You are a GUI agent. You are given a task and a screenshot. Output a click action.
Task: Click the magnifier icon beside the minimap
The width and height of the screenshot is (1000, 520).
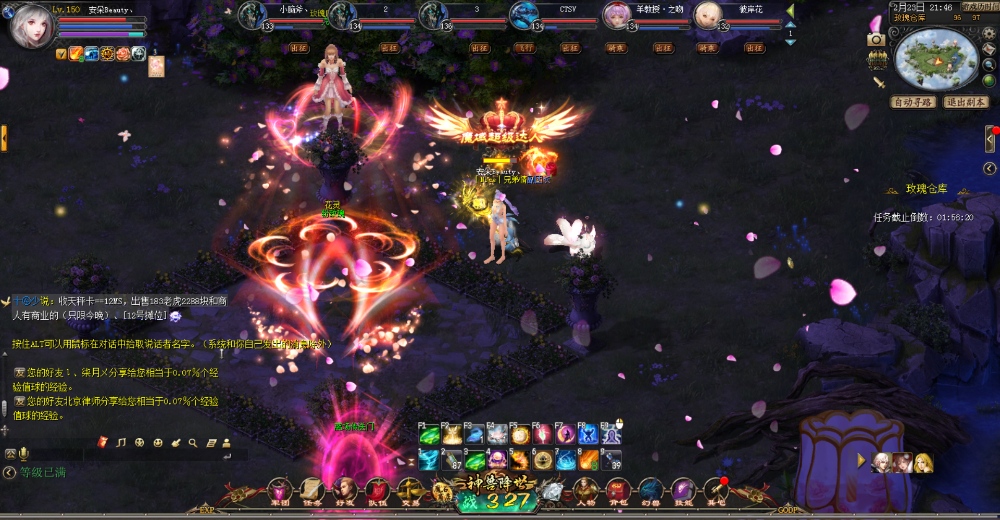[x=988, y=66]
